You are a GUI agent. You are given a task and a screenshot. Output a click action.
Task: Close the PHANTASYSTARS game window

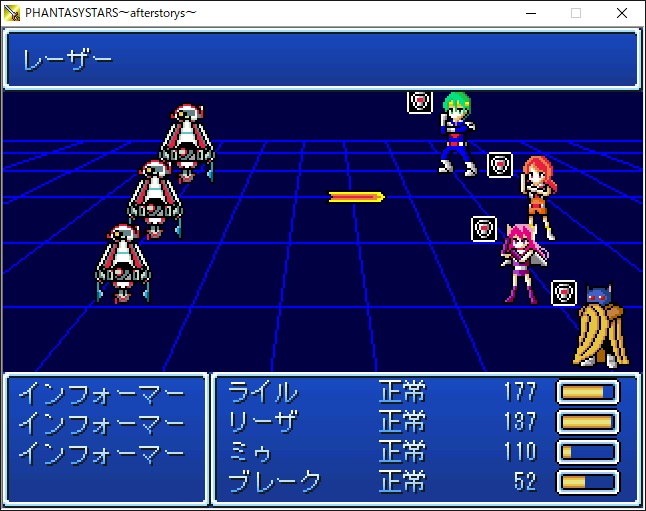click(622, 13)
